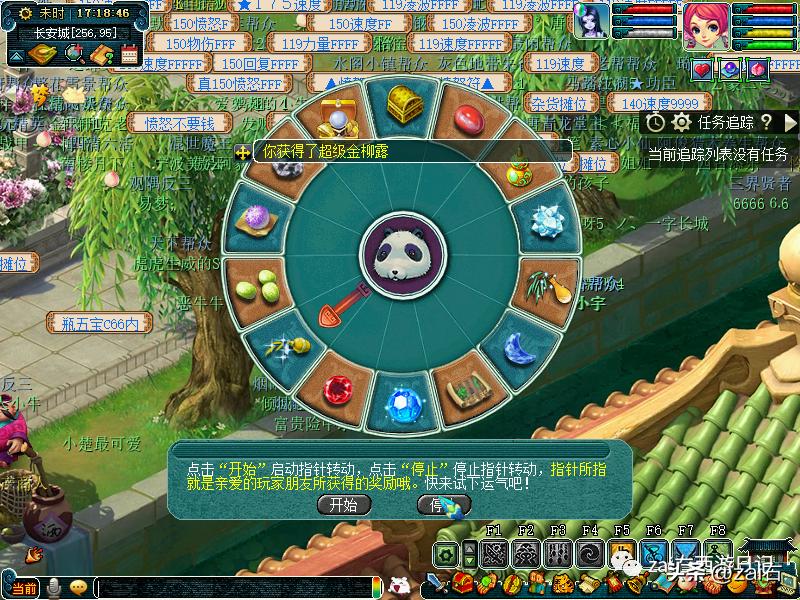Activate the F4 spiral skill slot
The height and width of the screenshot is (600, 800).
(x=590, y=554)
